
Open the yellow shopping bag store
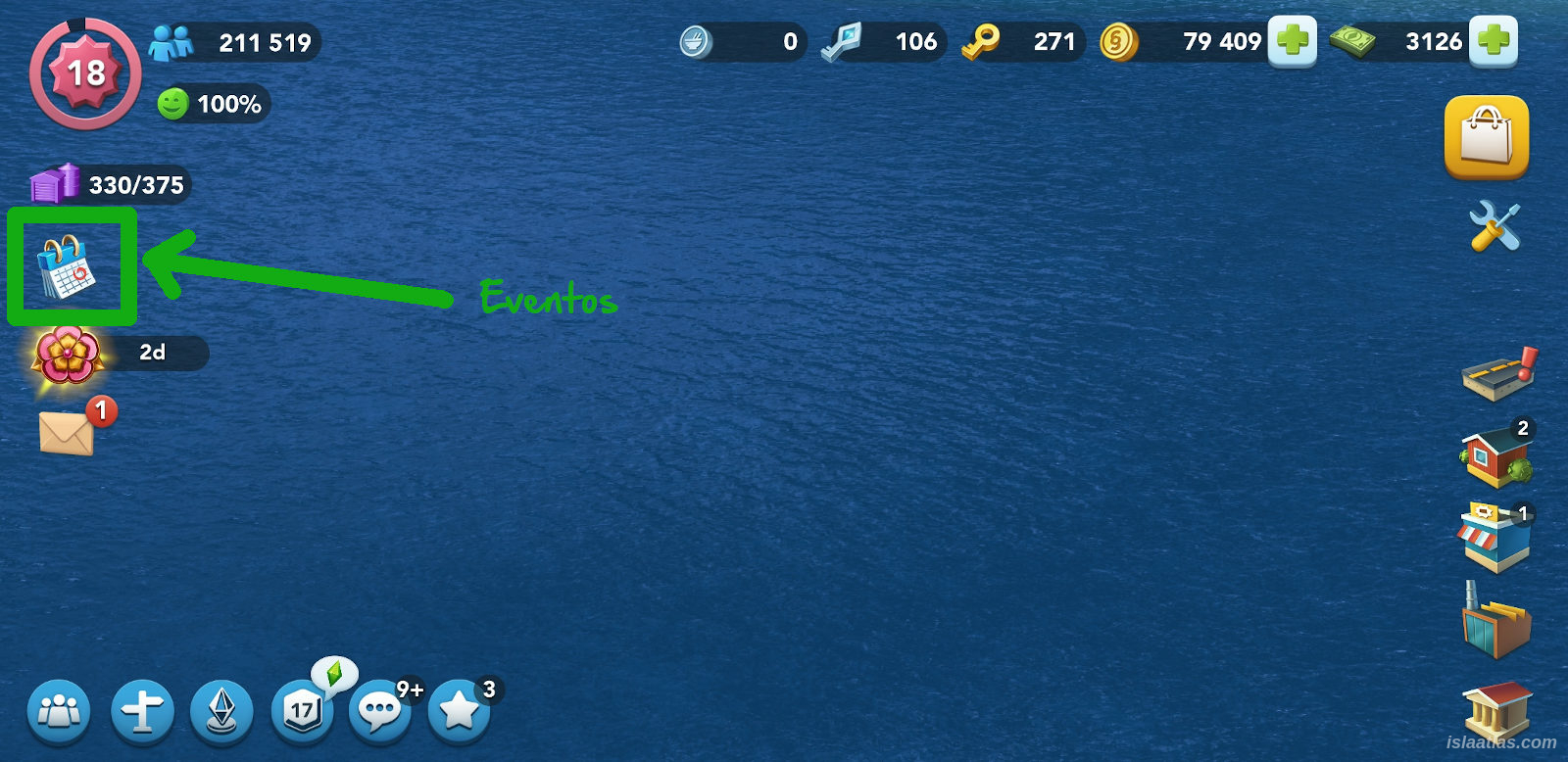[x=1486, y=137]
